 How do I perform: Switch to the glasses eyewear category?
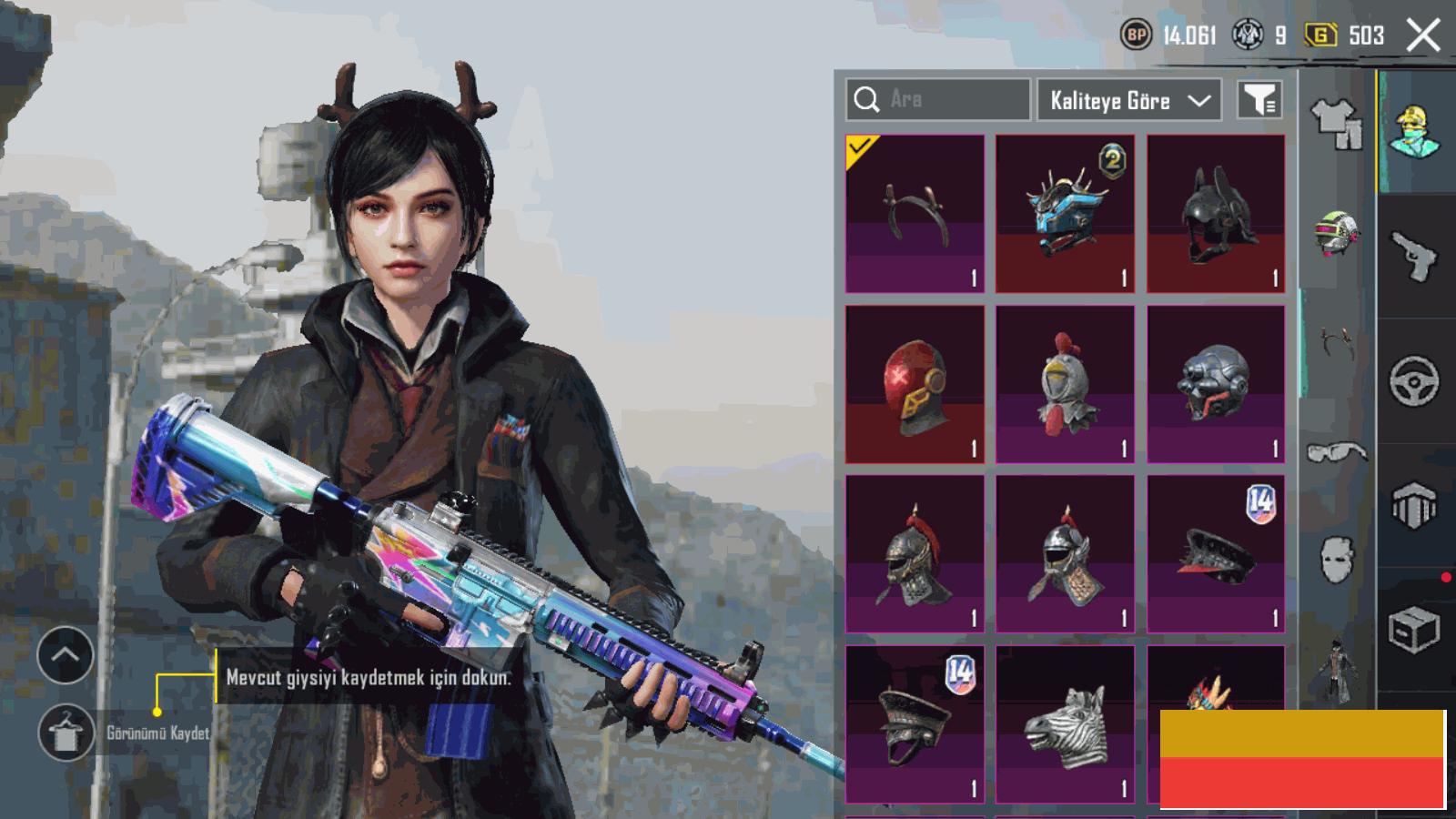1336,451
